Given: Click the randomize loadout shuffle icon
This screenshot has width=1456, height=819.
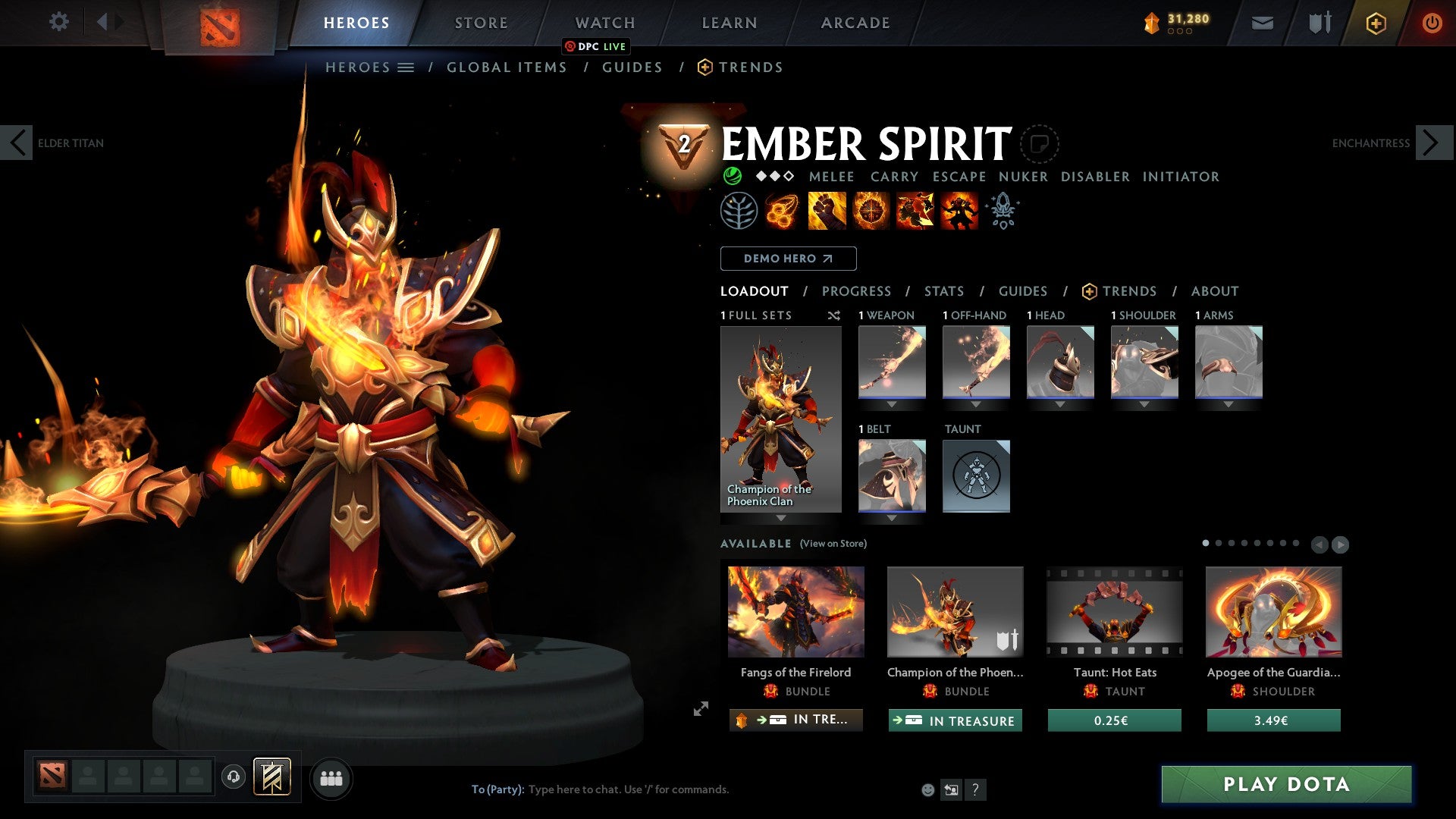Looking at the screenshot, I should [x=833, y=315].
